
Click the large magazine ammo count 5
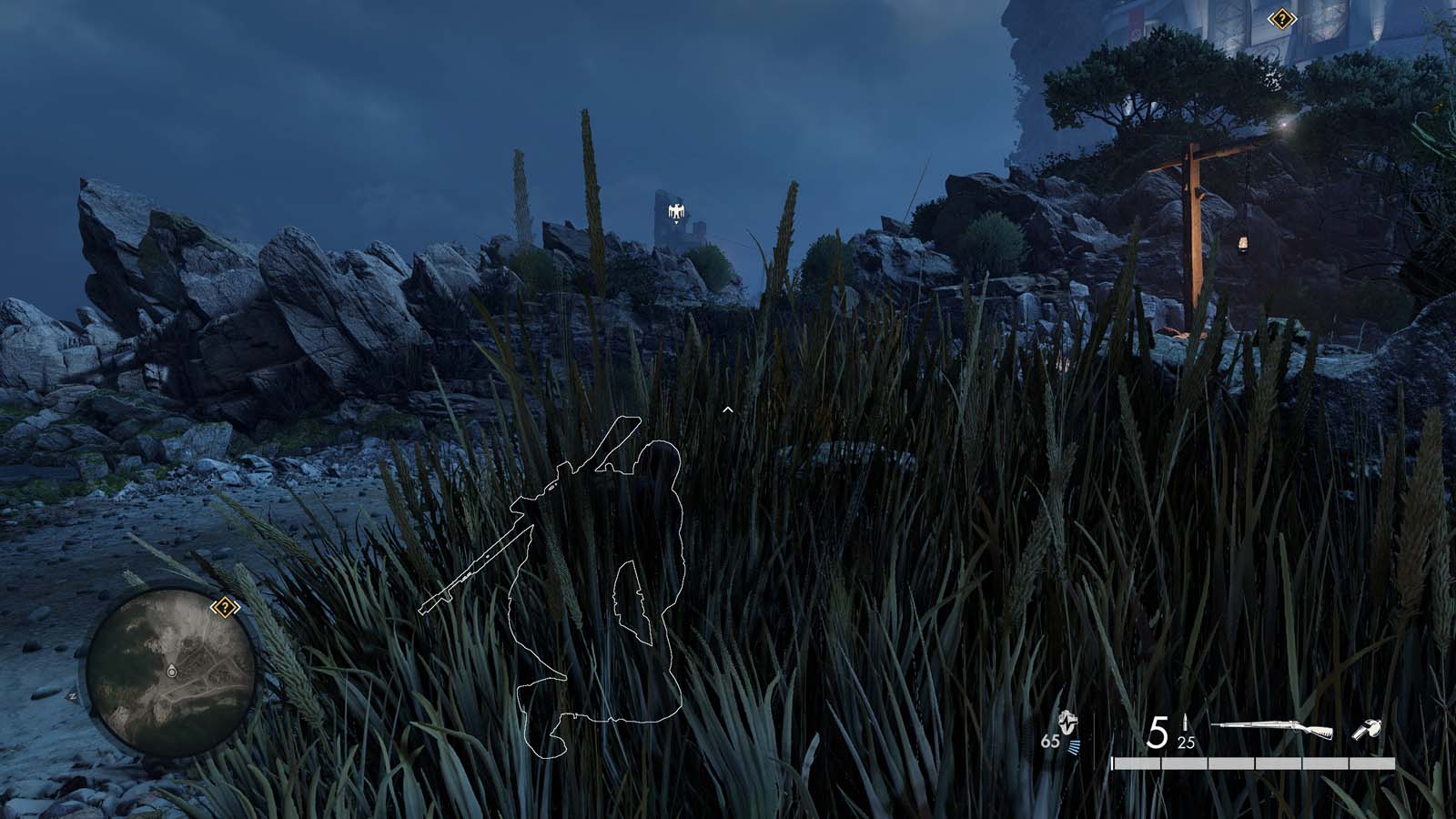[1158, 729]
